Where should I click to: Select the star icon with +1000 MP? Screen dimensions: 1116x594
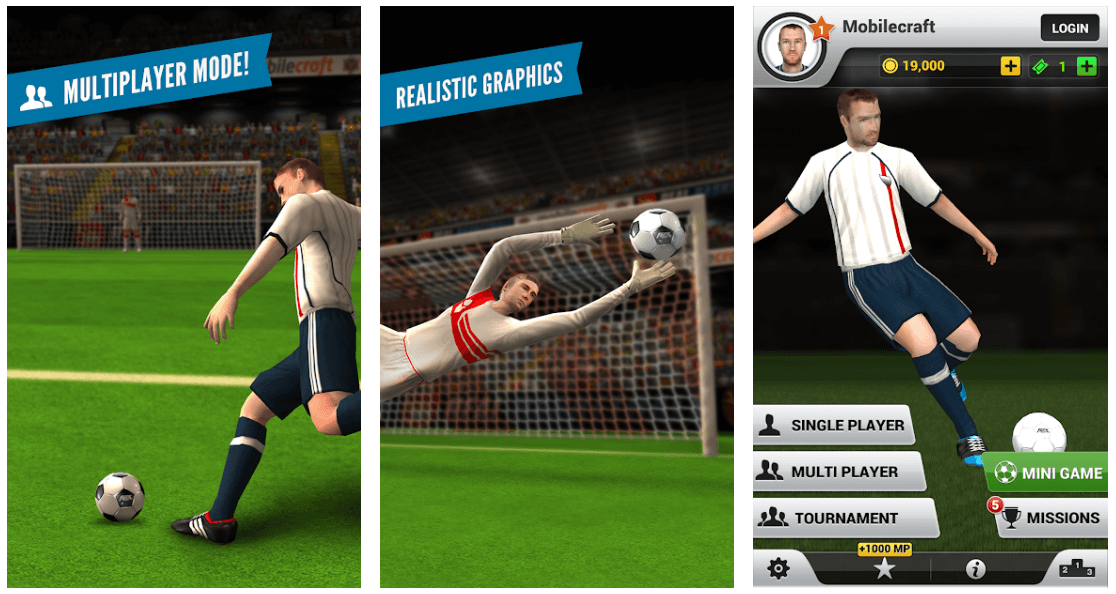[x=884, y=568]
